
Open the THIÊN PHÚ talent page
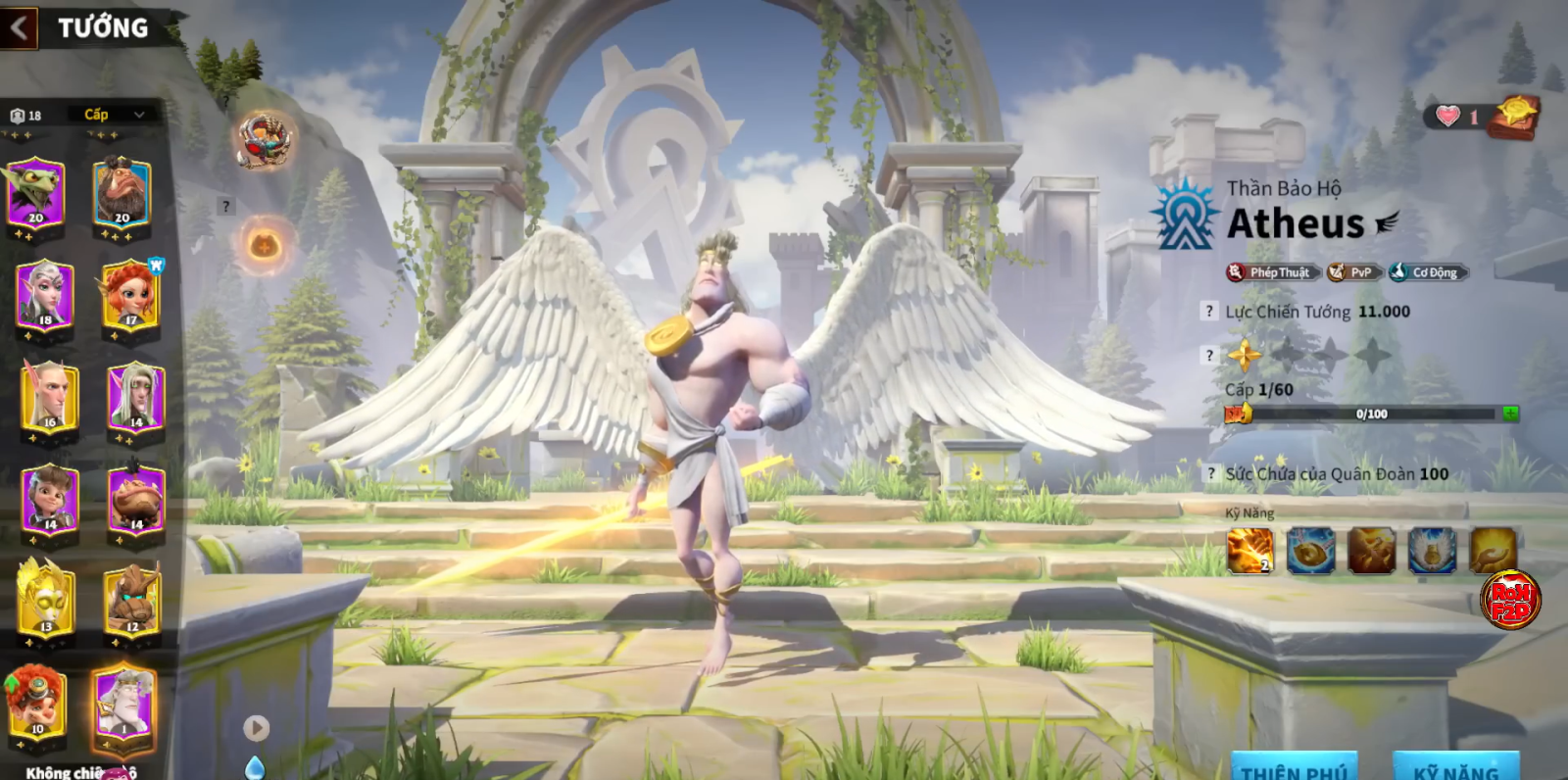[x=1294, y=767]
